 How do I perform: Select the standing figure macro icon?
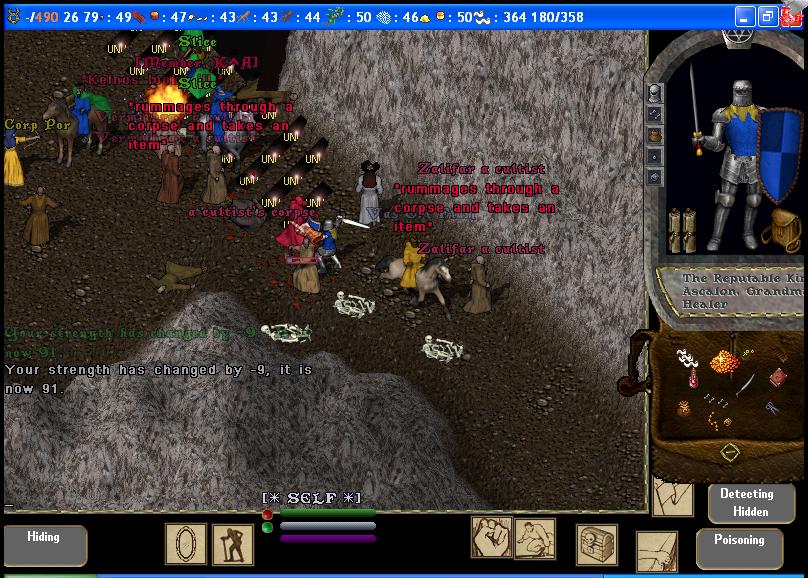tap(232, 544)
